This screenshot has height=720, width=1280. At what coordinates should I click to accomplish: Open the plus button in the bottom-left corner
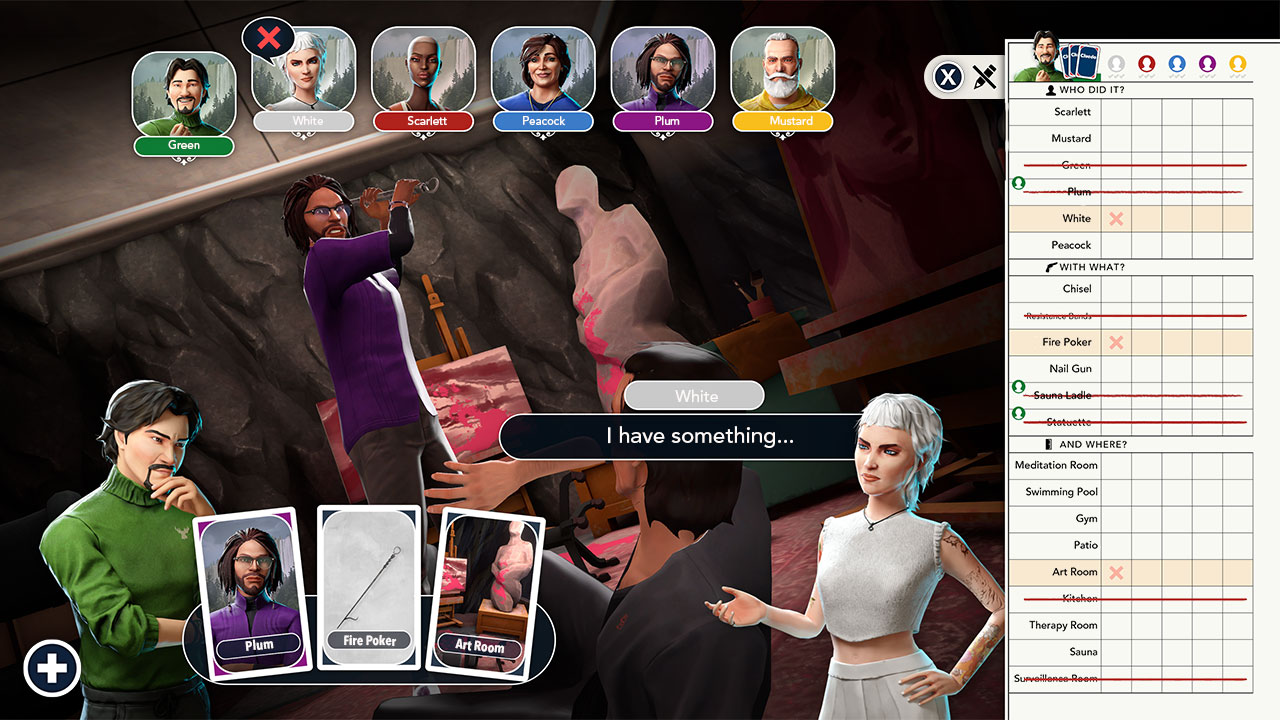click(52, 668)
